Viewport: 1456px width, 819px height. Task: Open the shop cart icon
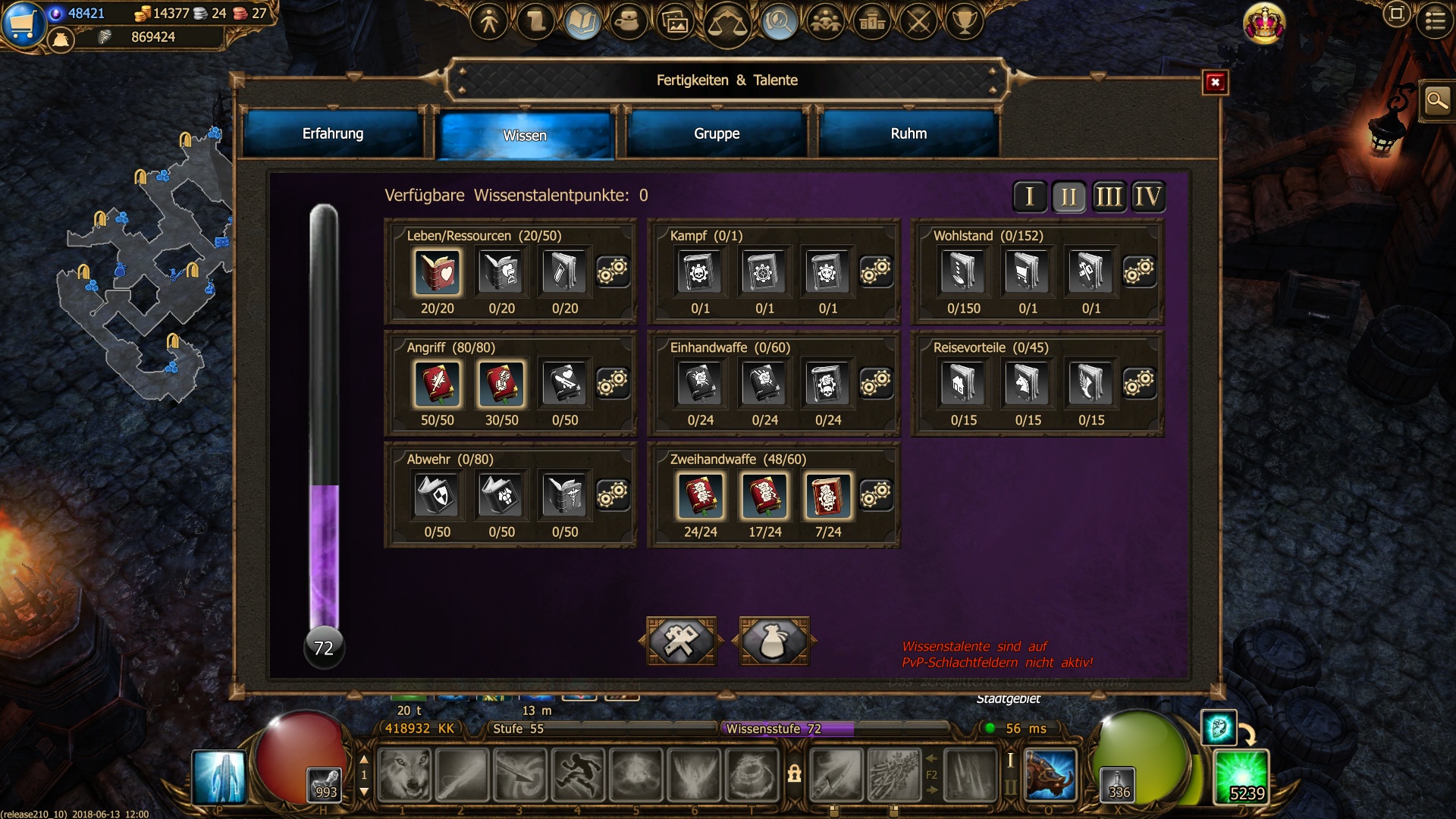[x=23, y=23]
